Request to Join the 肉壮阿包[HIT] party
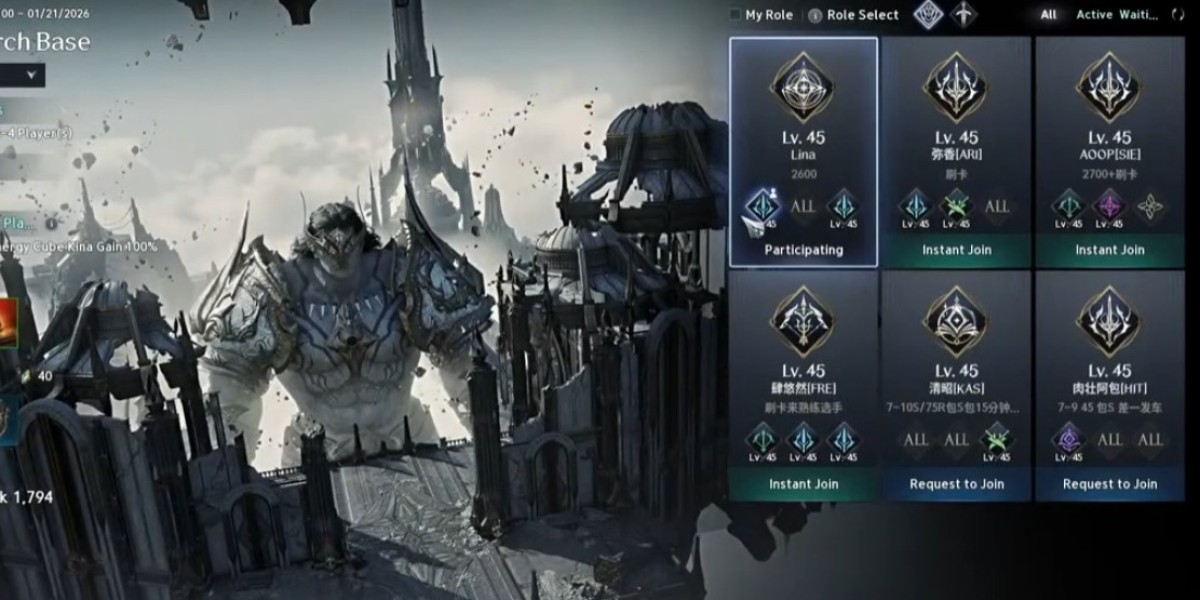 (1109, 484)
